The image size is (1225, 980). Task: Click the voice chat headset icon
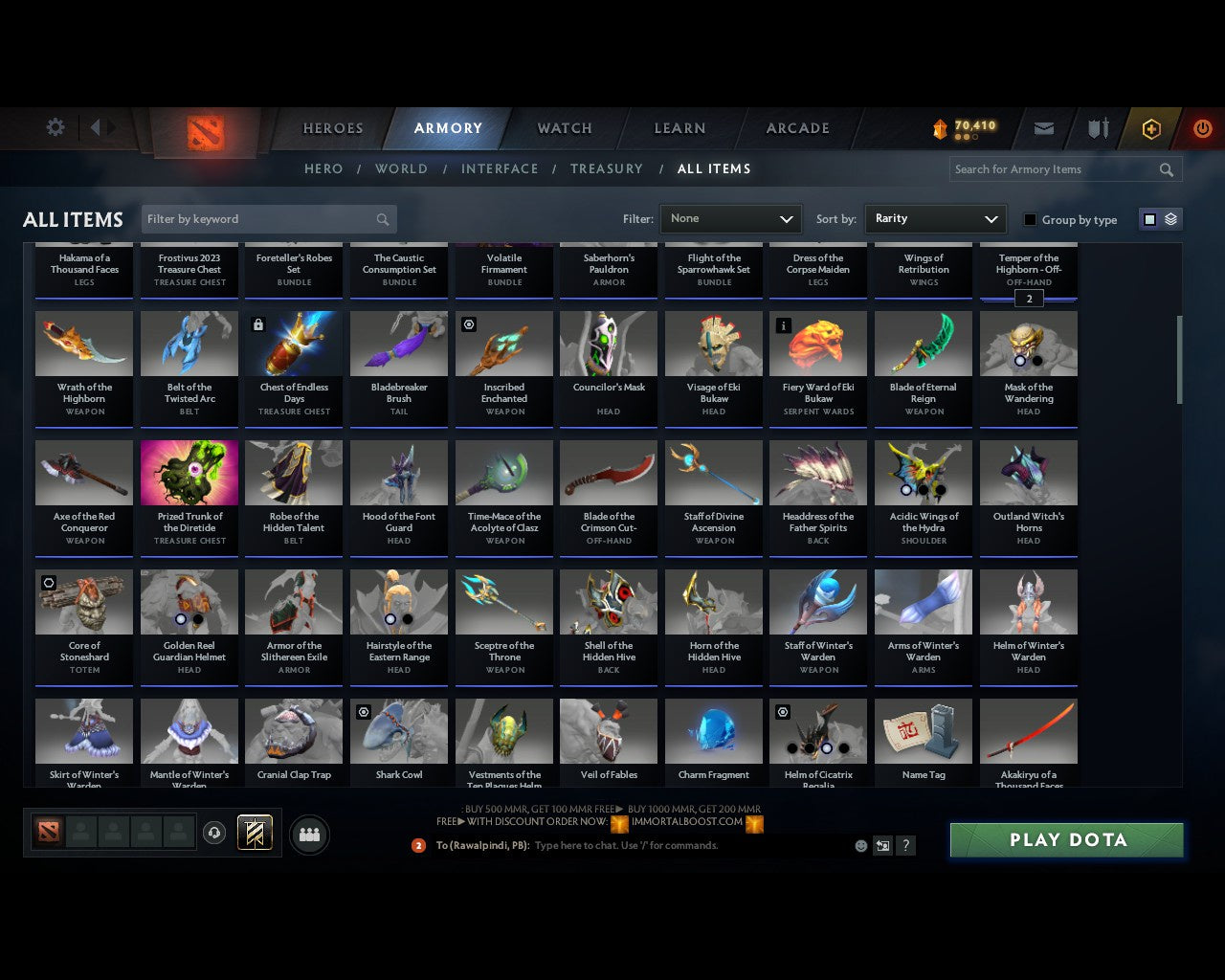click(x=214, y=833)
